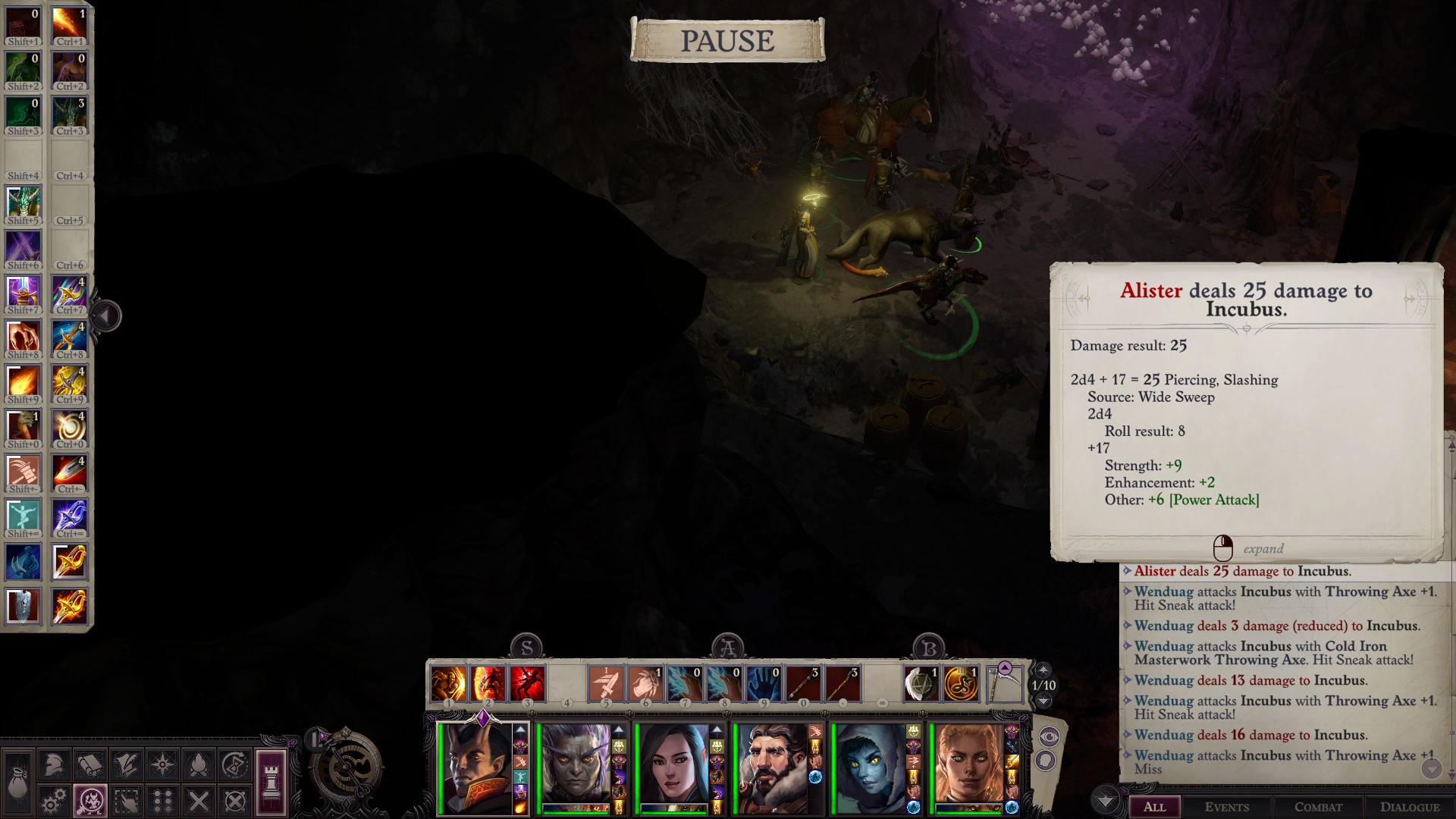Collapse the left ability panel arrow
The width and height of the screenshot is (1456, 819).
click(106, 315)
